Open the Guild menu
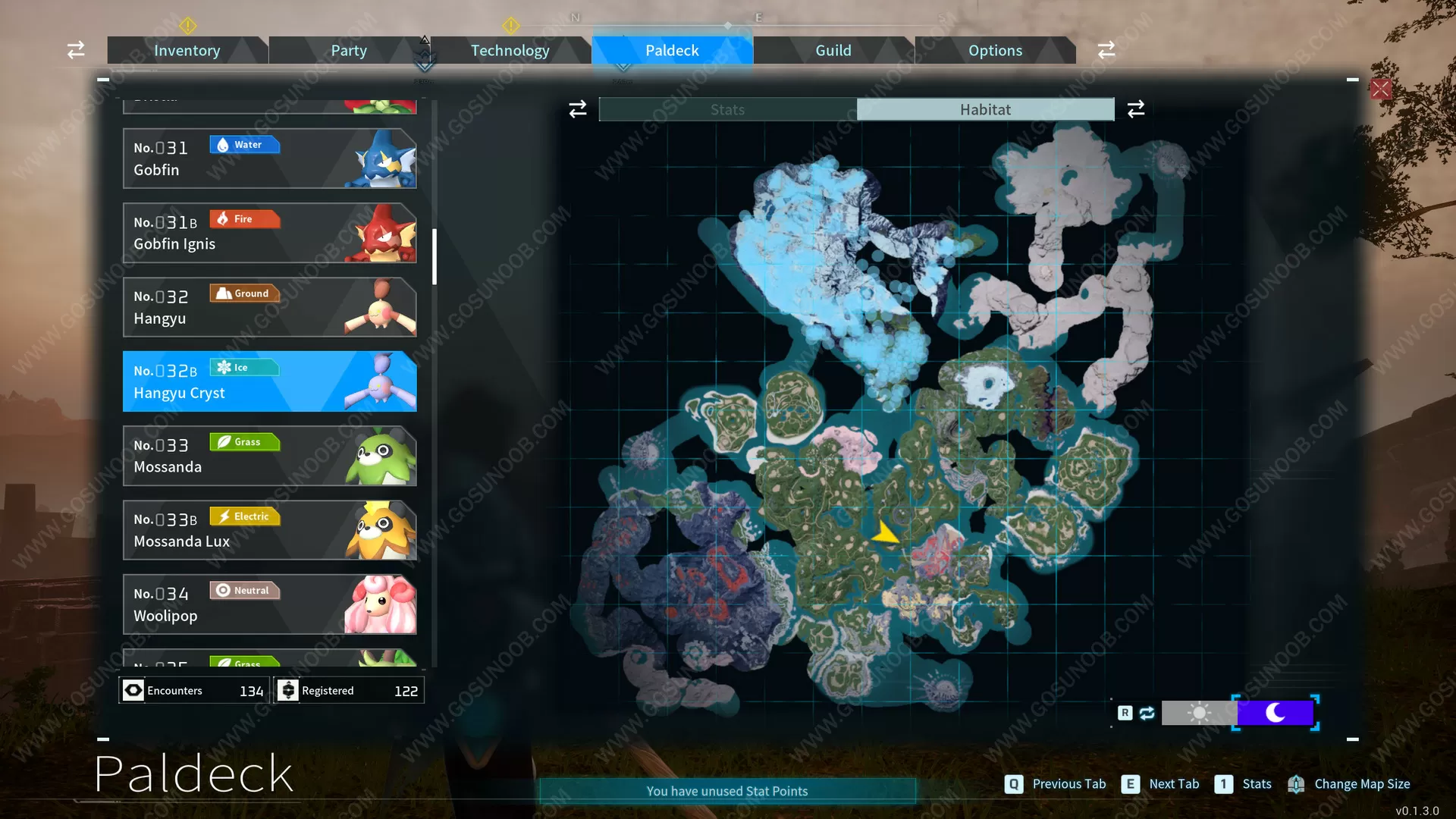This screenshot has height=819, width=1456. click(x=833, y=50)
